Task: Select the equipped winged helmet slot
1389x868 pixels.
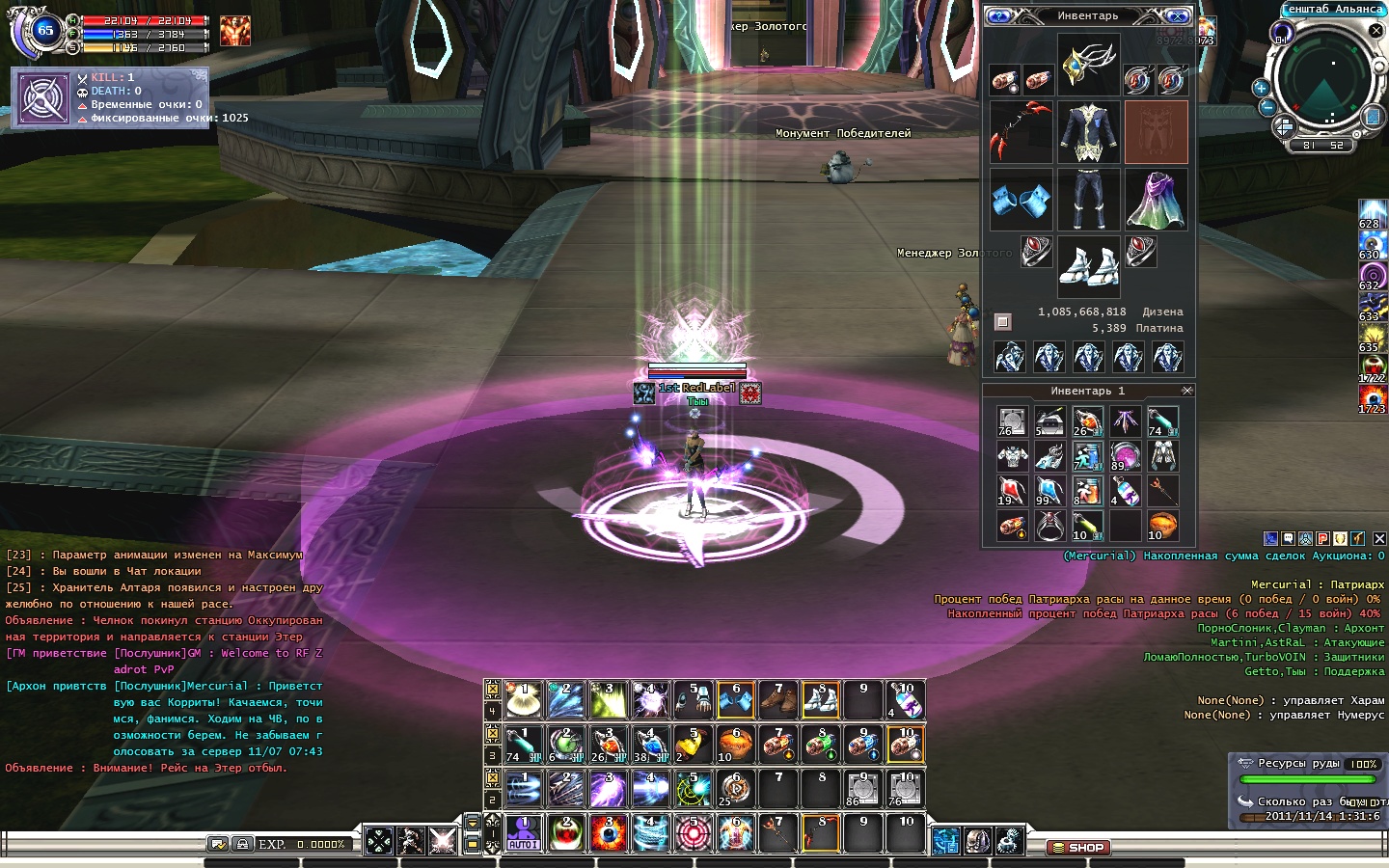Action: coord(1088,65)
